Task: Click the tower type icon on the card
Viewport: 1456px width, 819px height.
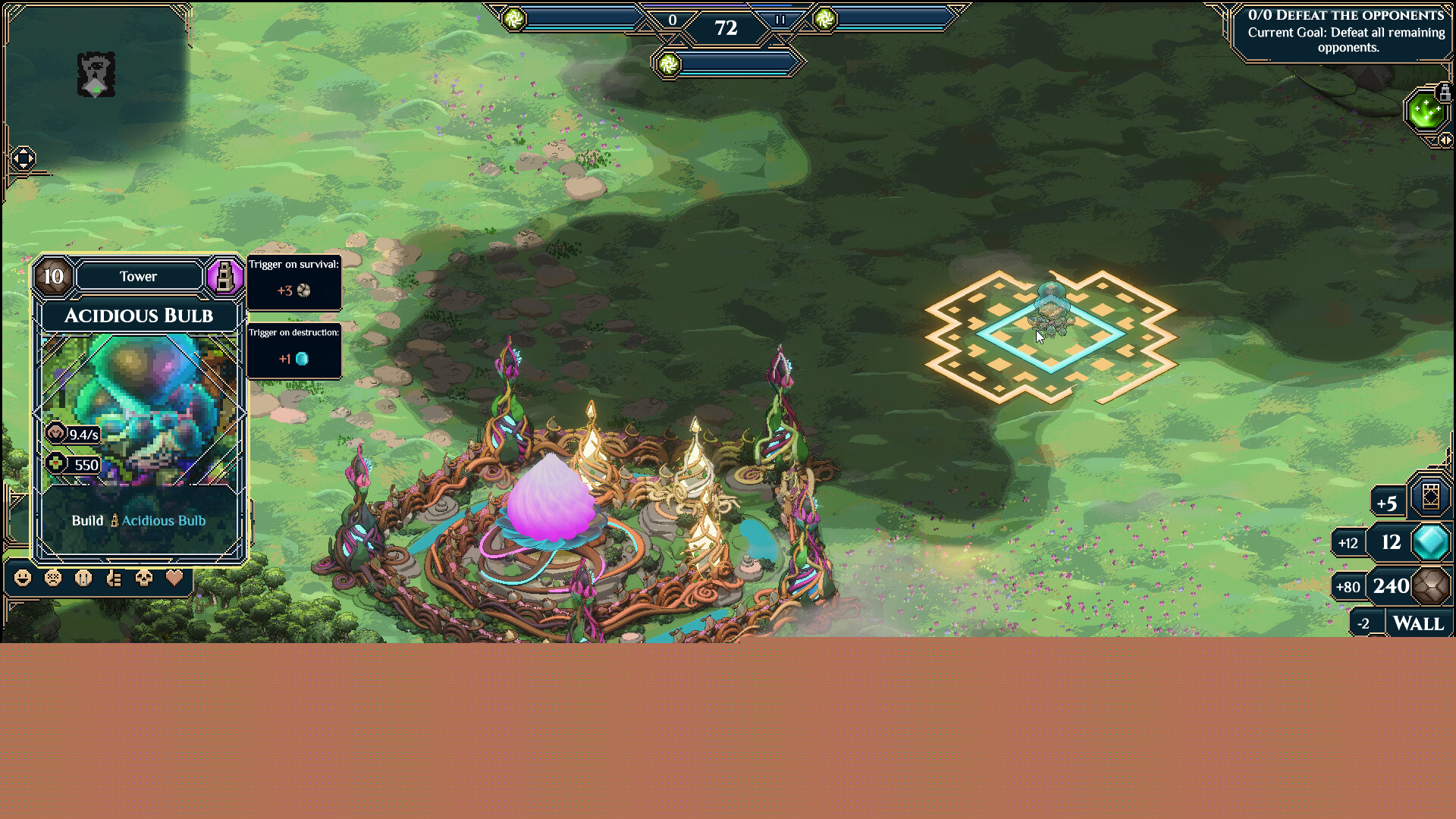Action: [224, 276]
